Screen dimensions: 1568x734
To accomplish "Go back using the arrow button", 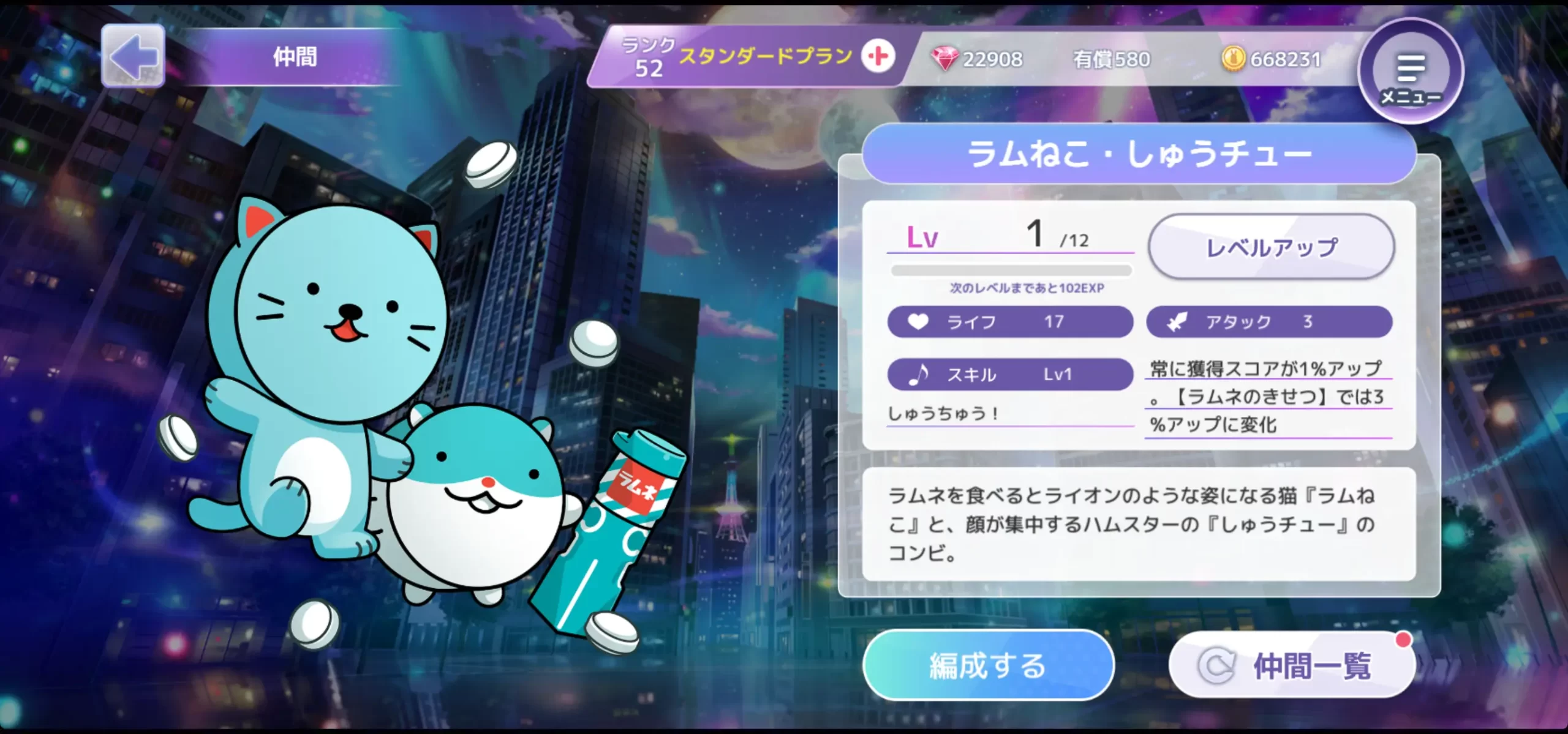I will click(x=133, y=56).
